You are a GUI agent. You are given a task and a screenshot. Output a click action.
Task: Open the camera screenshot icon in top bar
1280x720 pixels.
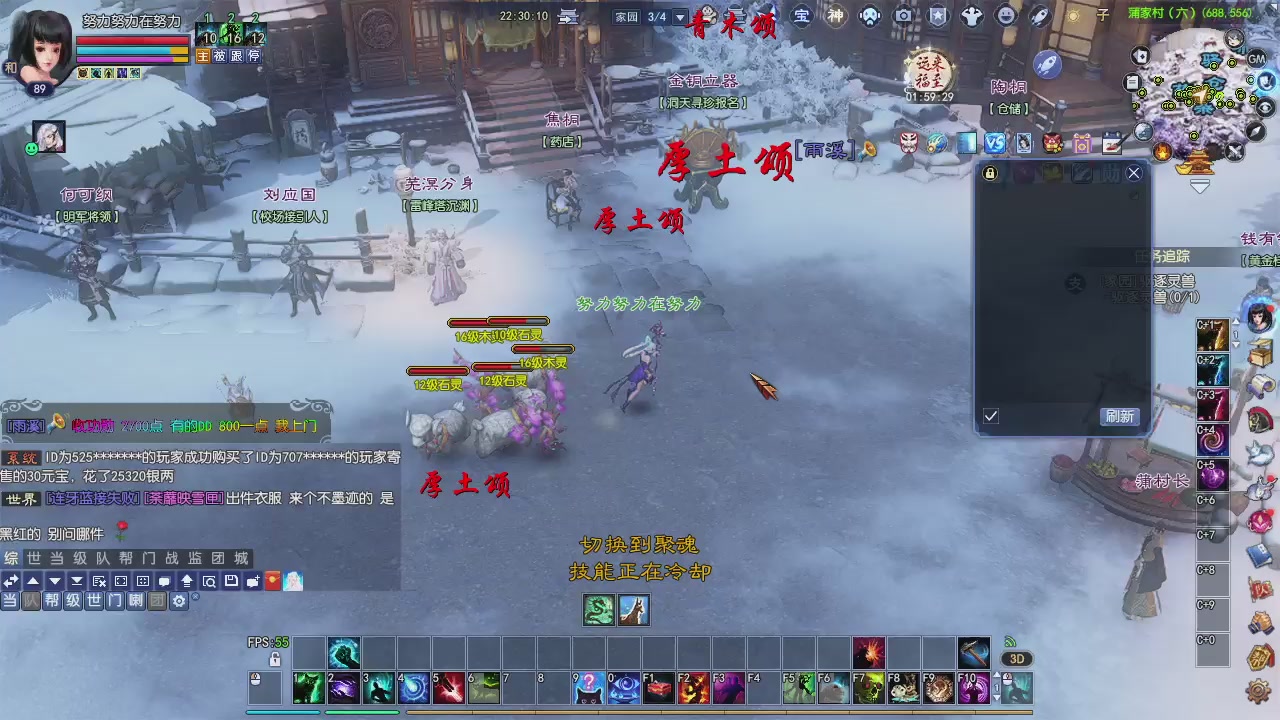pyautogui.click(x=902, y=15)
